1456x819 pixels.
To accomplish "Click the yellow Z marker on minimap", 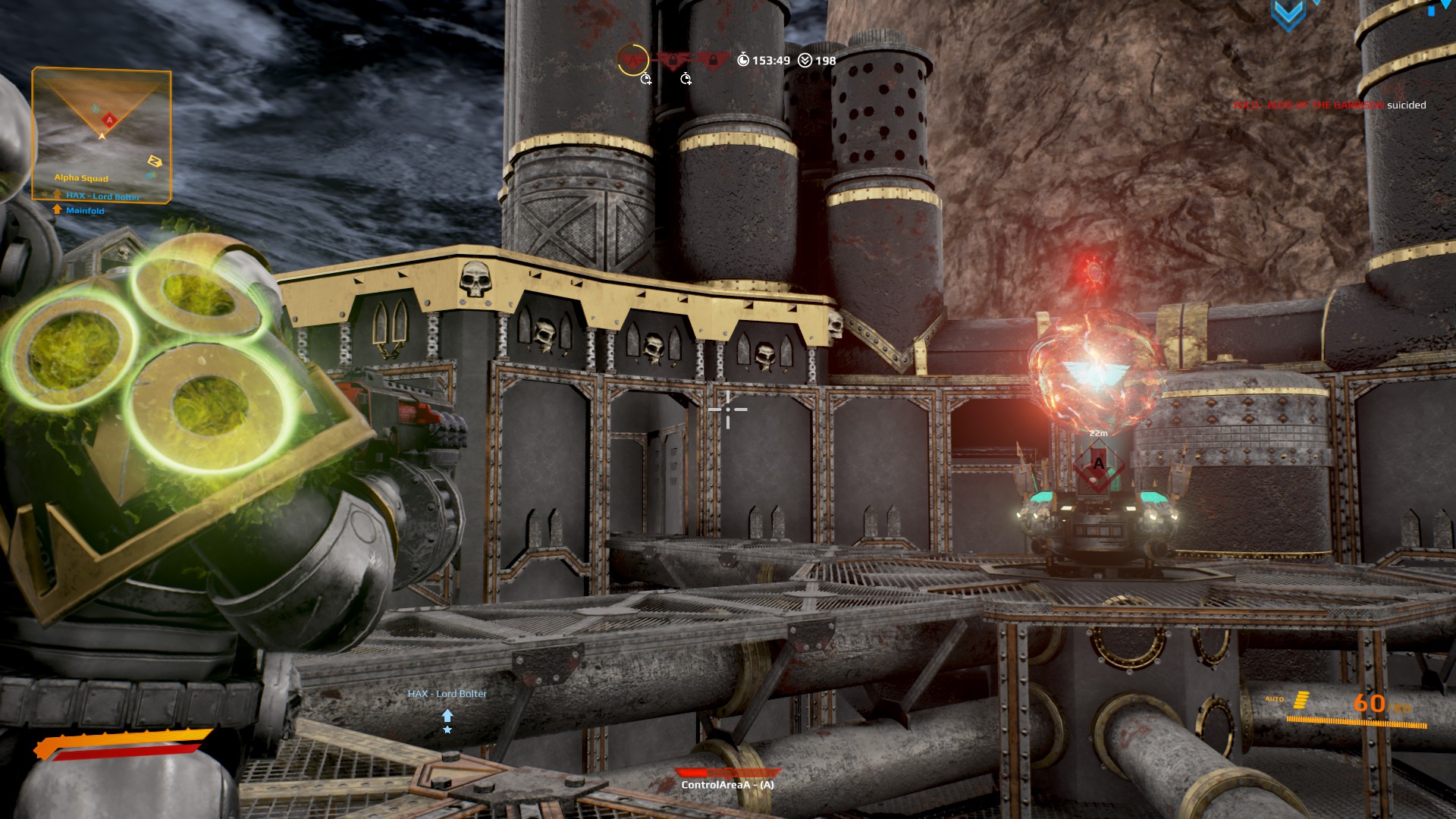I will (155, 161).
